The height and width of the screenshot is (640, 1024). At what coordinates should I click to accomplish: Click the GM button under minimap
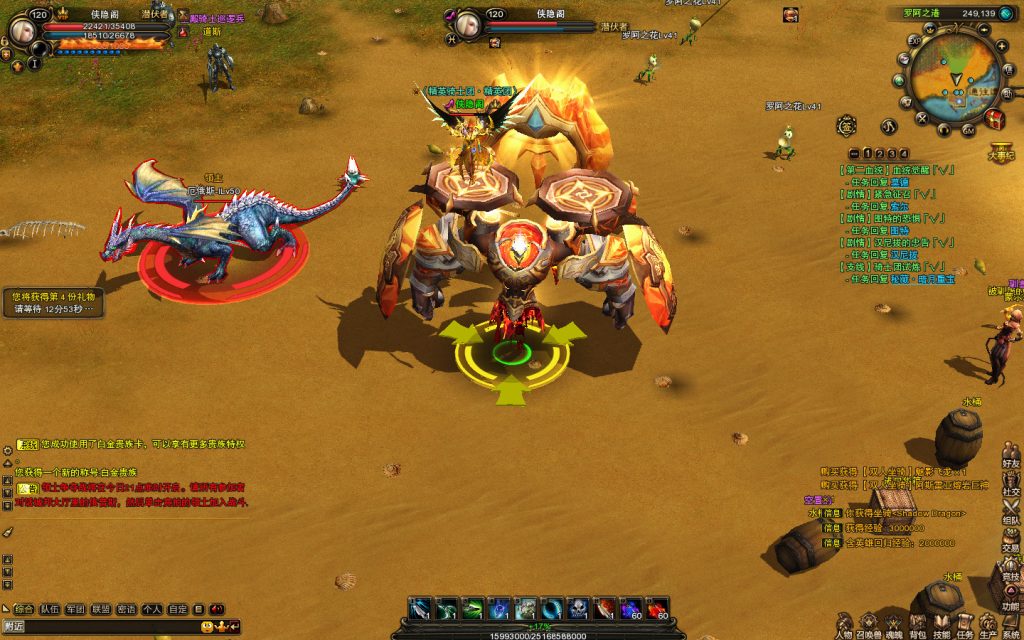point(968,129)
